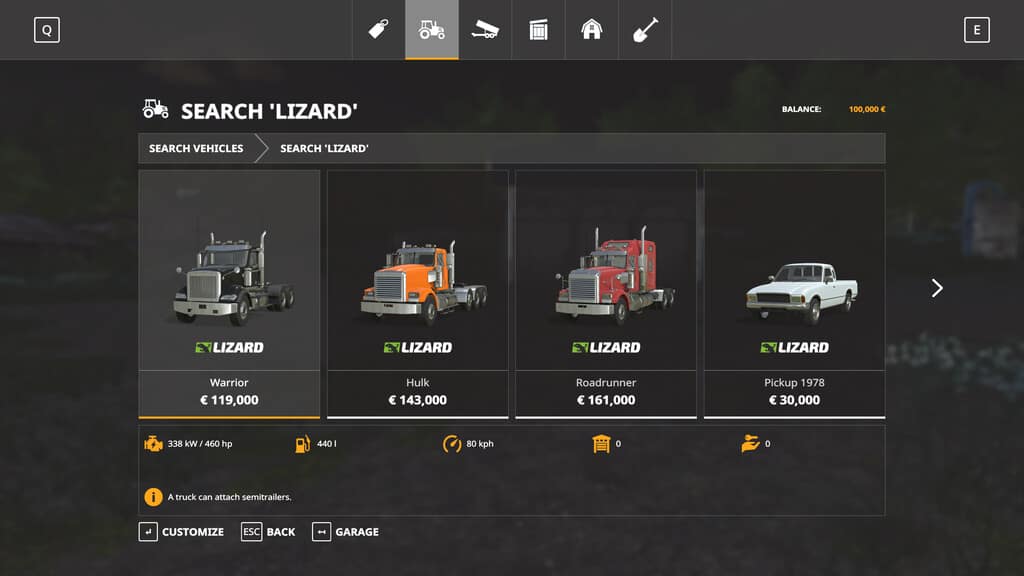Open the barn placeables tab
This screenshot has width=1024, height=576.
pos(592,30)
